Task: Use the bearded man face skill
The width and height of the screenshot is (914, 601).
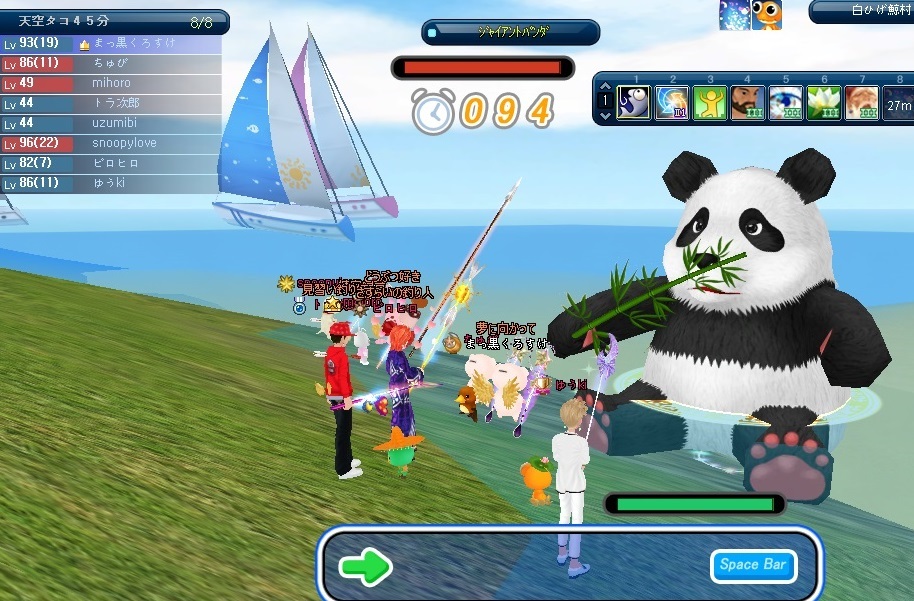Action: 748,103
